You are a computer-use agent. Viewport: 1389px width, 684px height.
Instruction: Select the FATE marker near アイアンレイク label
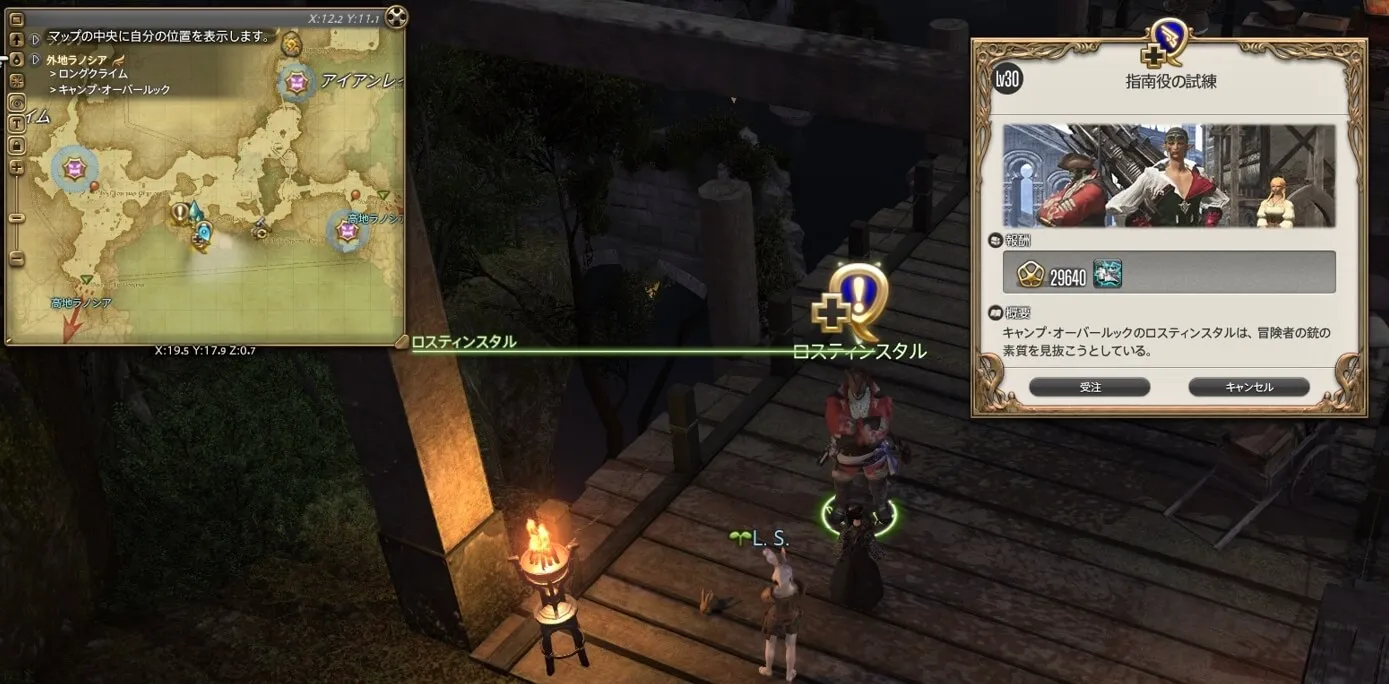296,82
